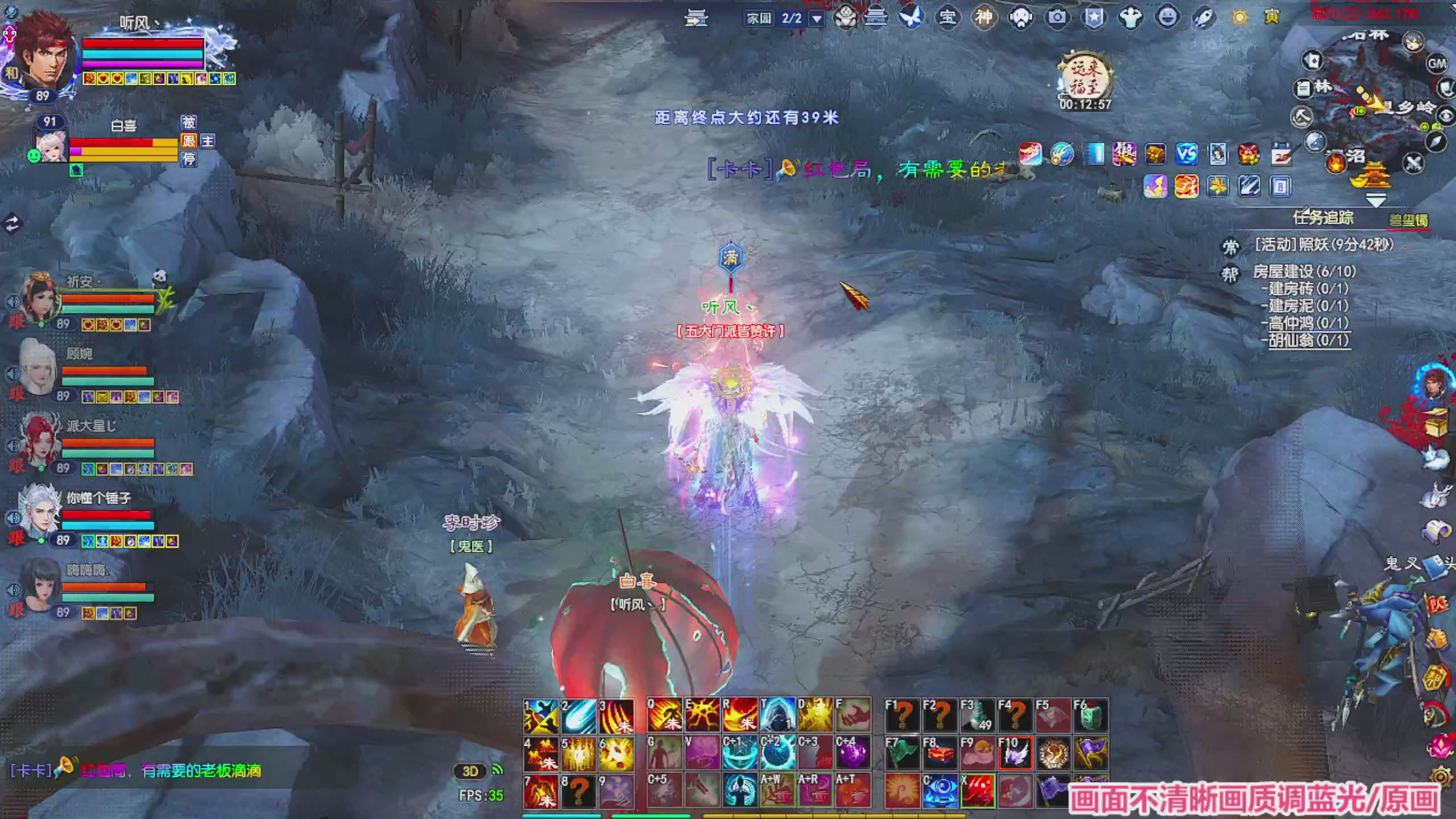
Task: Click the blue butterfly icon near minimap
Action: 910,17
